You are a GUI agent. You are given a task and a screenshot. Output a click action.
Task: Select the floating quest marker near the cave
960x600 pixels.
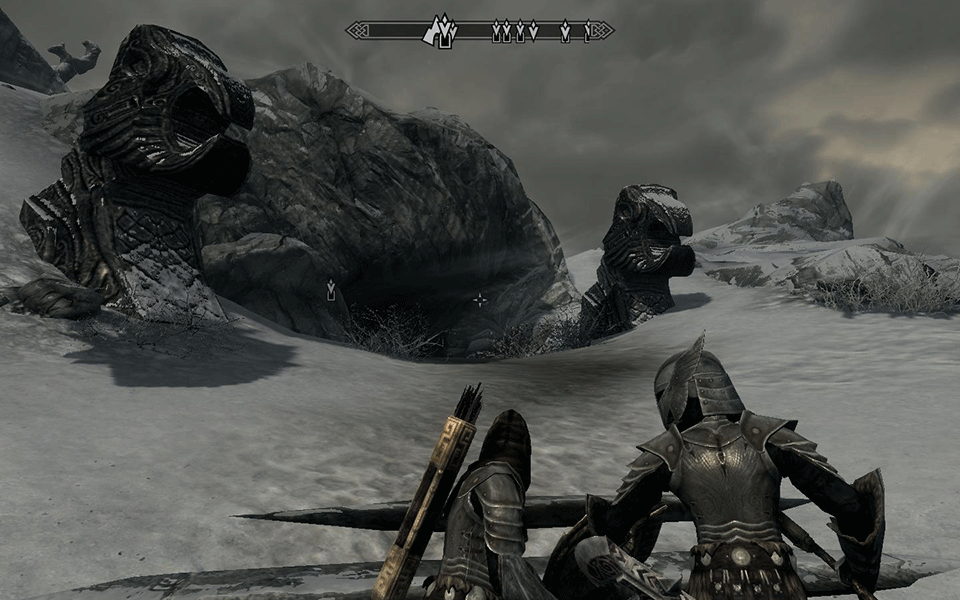330,290
